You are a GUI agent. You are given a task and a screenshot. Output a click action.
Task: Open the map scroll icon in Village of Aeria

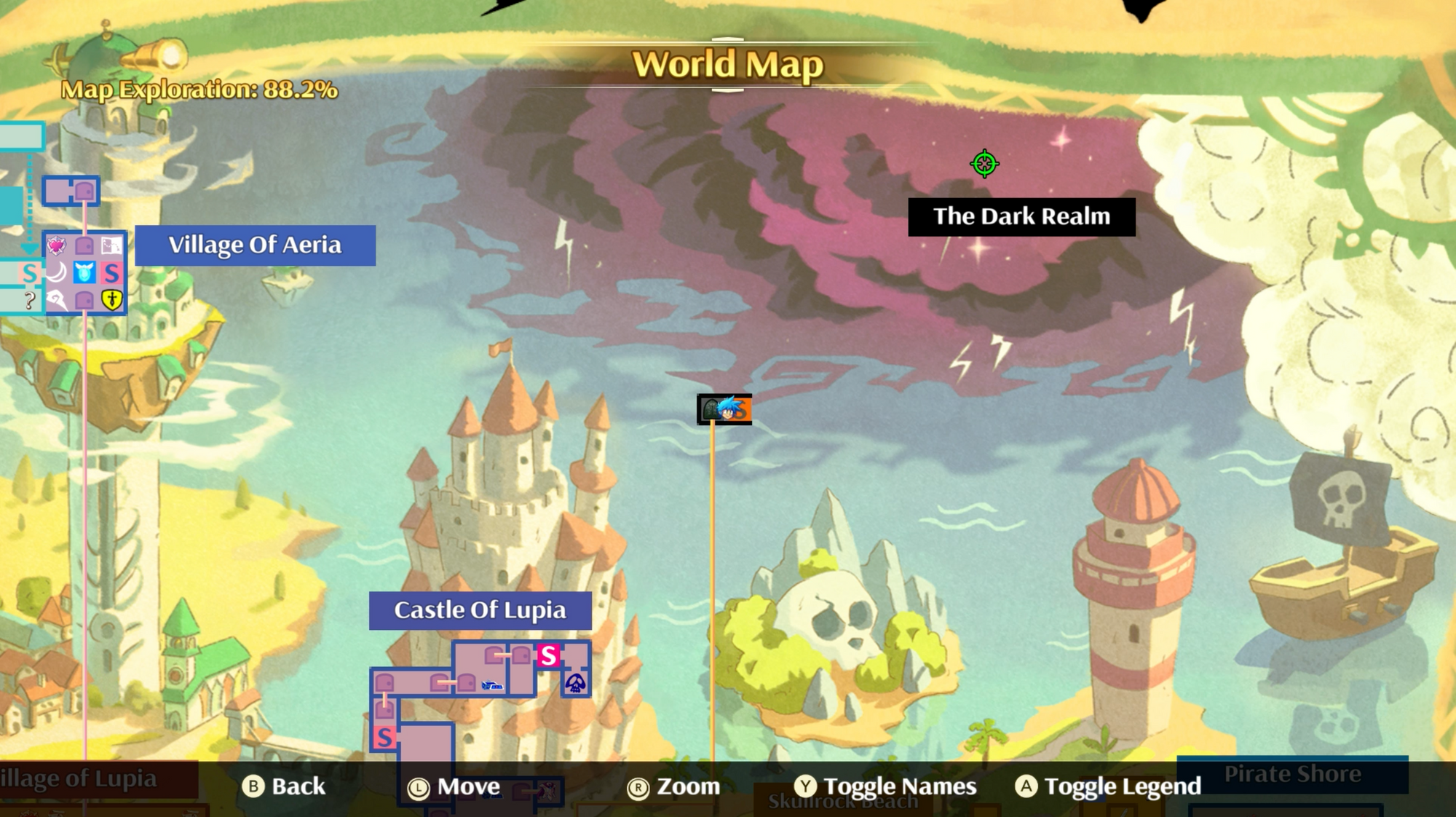[x=112, y=245]
